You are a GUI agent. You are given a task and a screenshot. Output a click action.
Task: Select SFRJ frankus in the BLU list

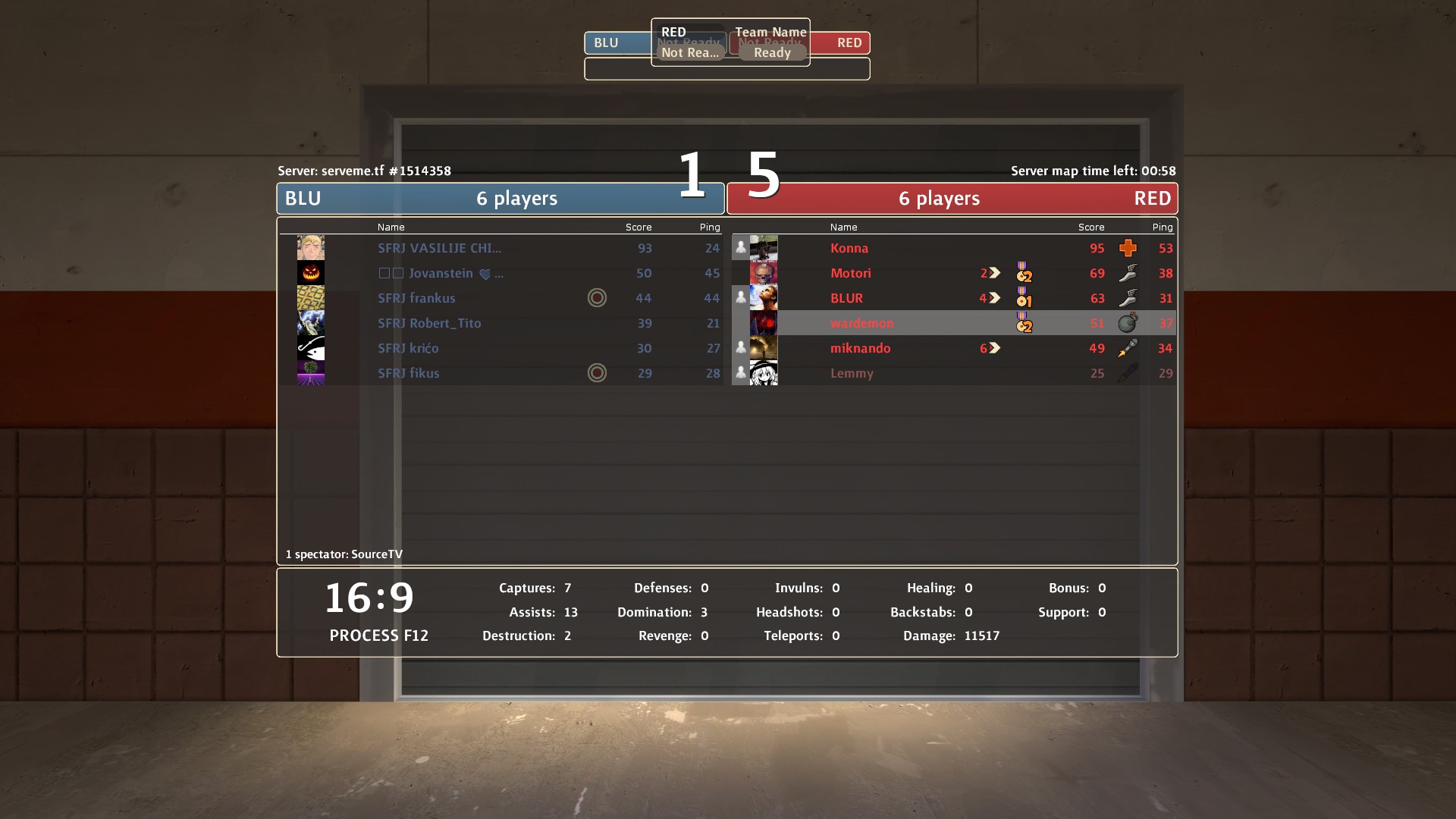416,298
